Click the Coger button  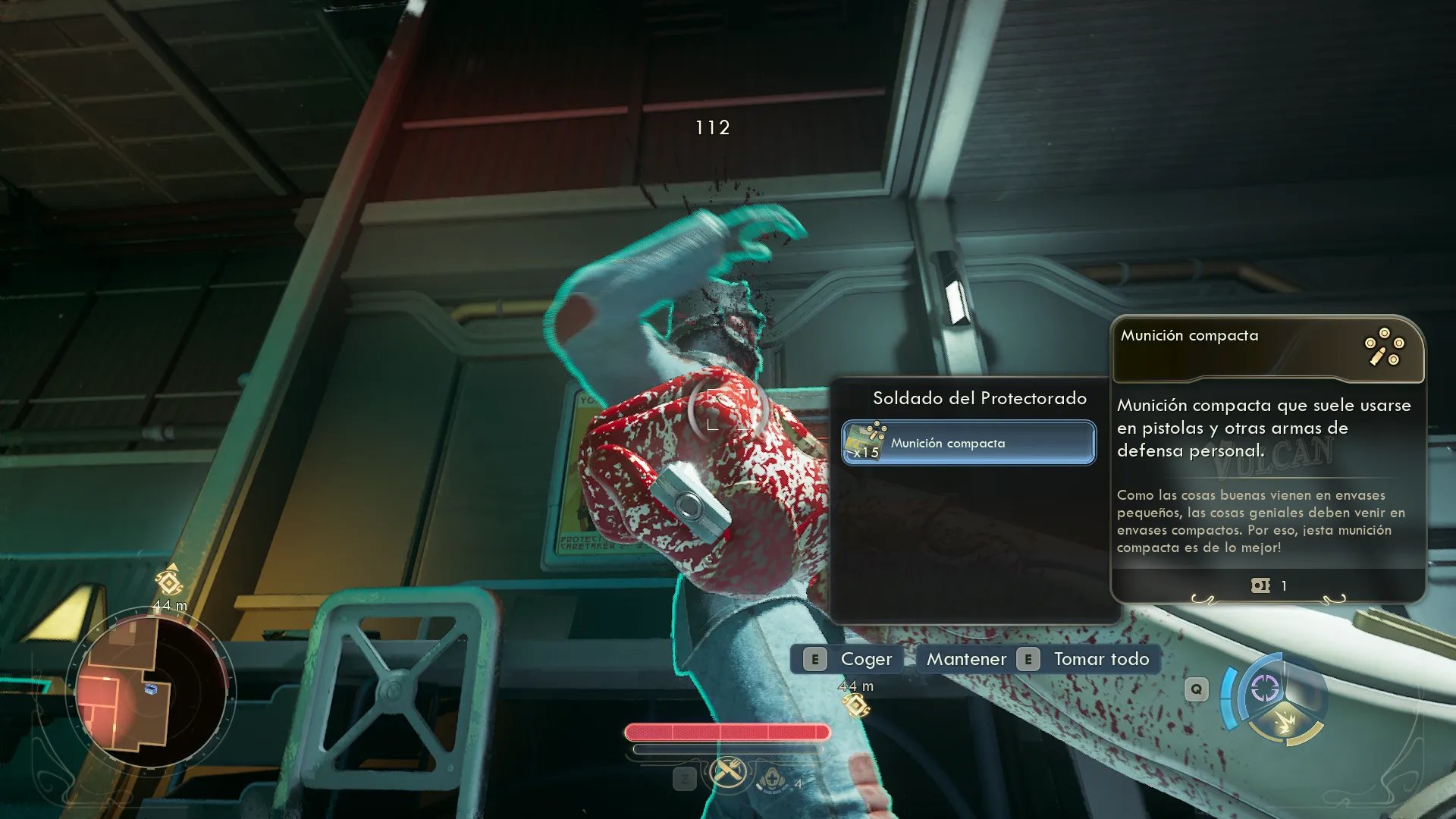pyautogui.click(x=849, y=659)
